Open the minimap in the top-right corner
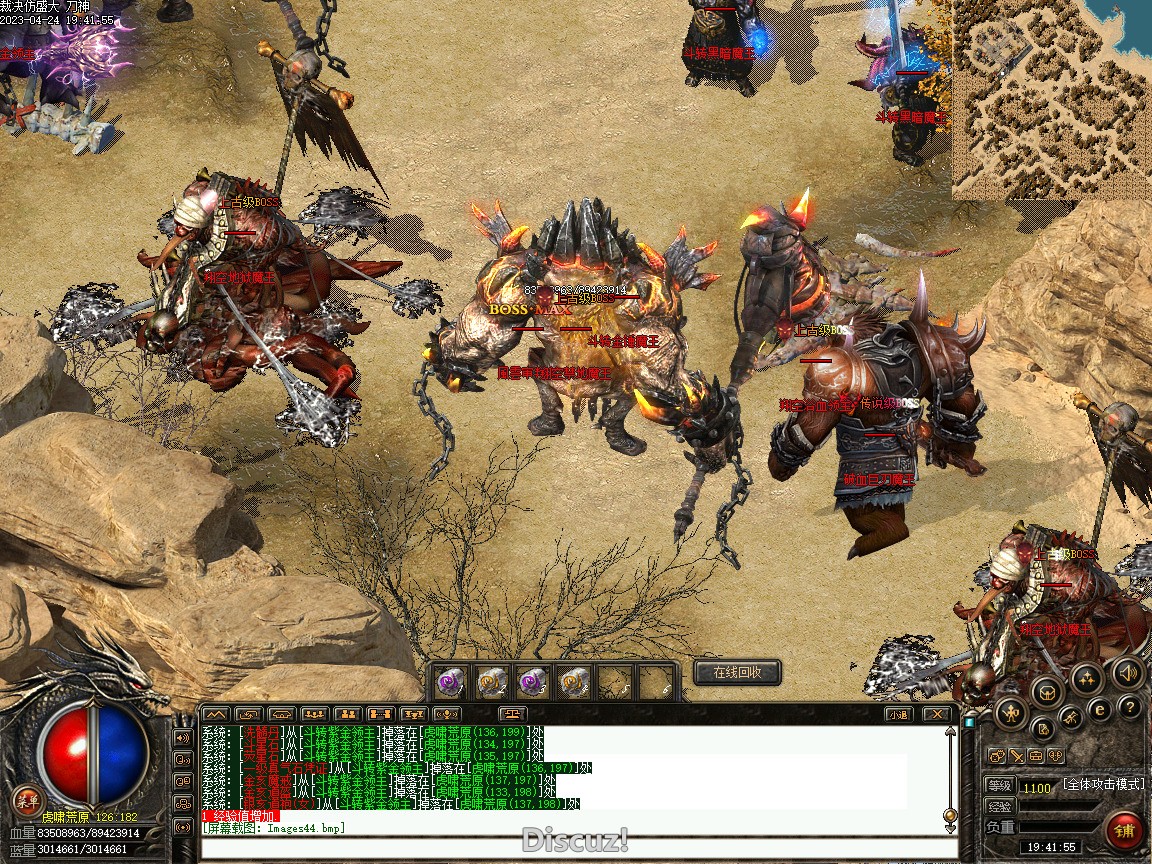Image resolution: width=1152 pixels, height=864 pixels. tap(1050, 98)
